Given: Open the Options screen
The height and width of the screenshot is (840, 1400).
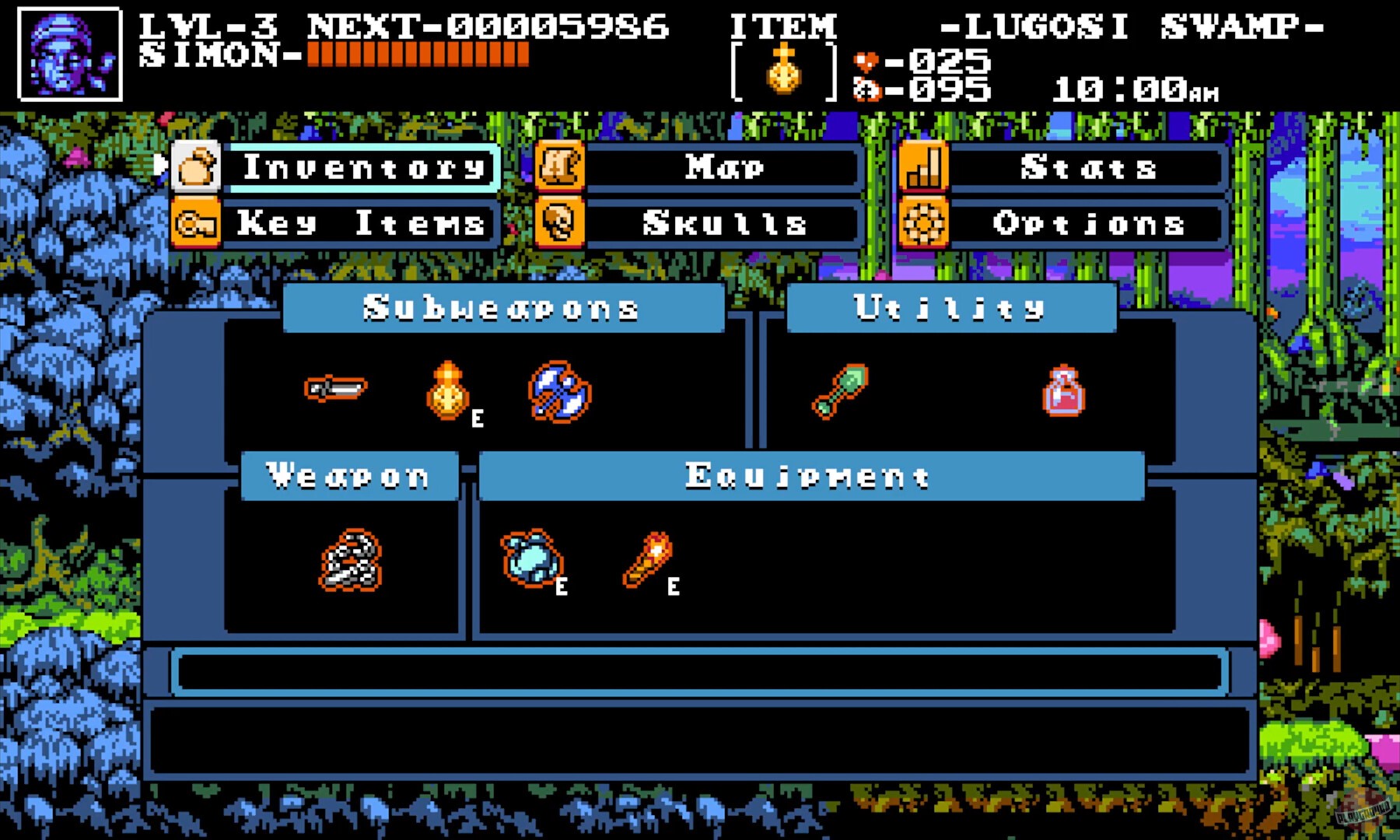Looking at the screenshot, I should pos(1087,225).
